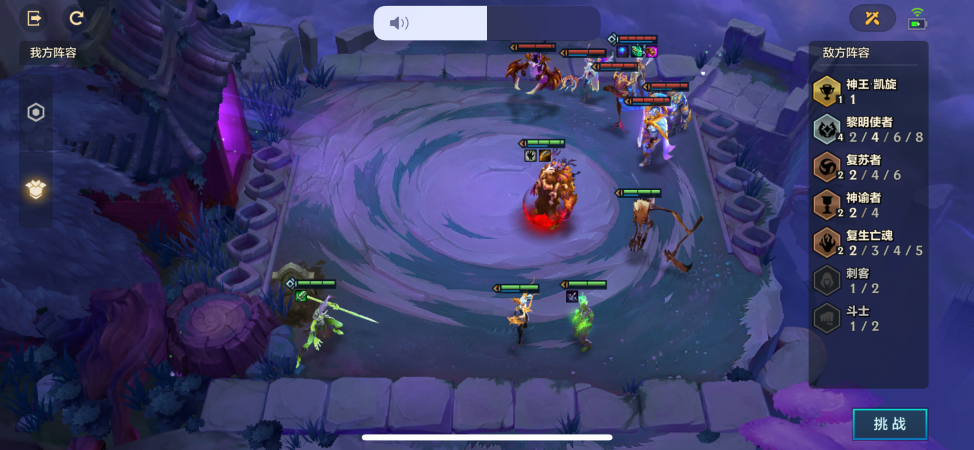Choose the 神谕者 trait in enemy list
974x450 pixels.
868,205
